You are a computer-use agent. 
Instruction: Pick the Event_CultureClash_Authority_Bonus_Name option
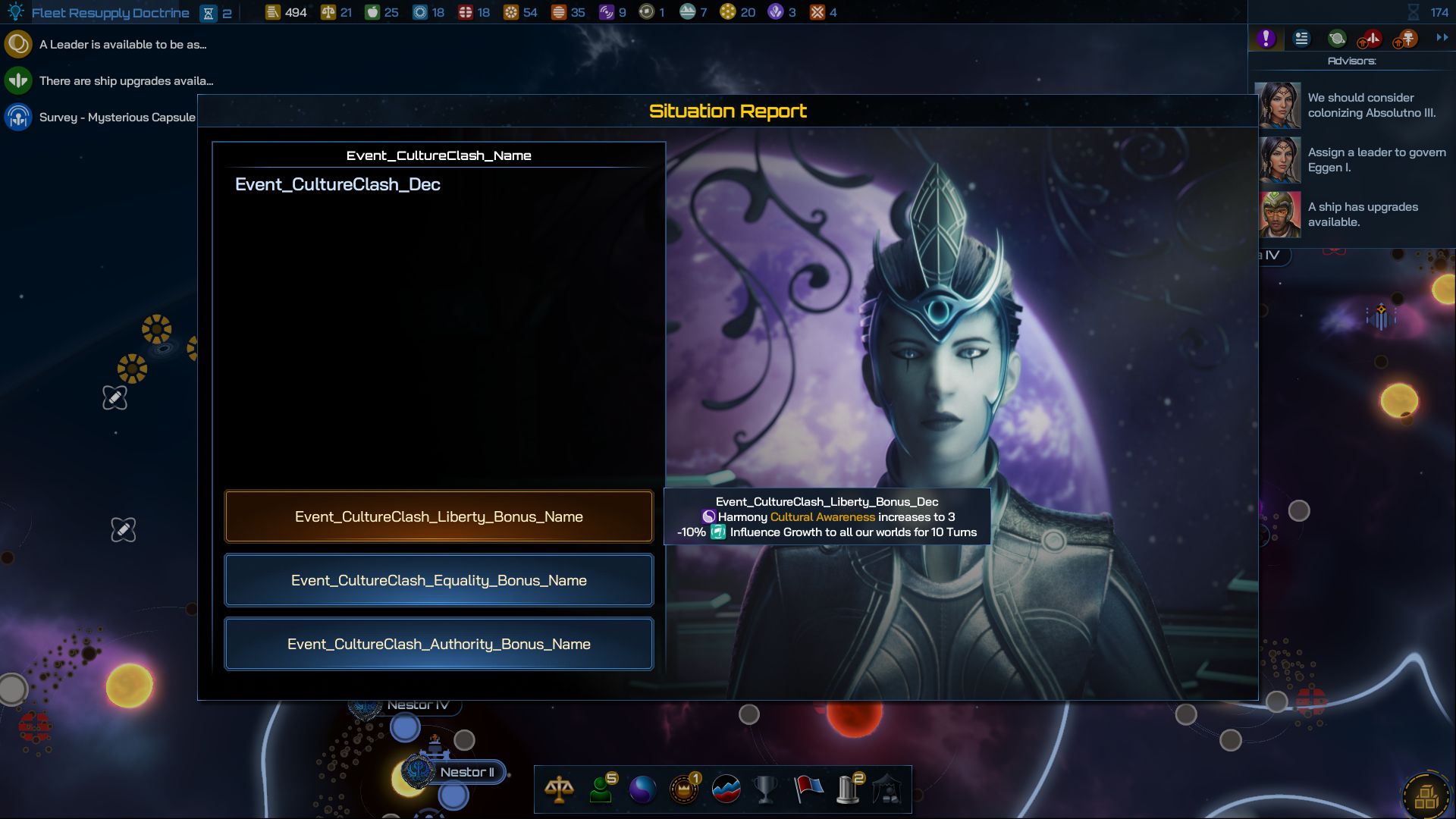(438, 644)
